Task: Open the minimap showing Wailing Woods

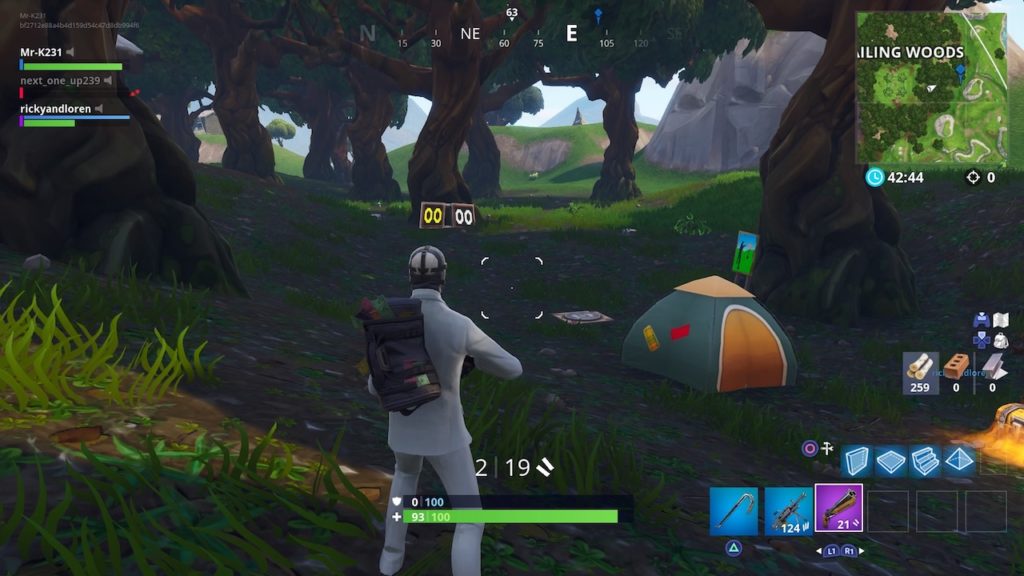Action: tap(931, 88)
